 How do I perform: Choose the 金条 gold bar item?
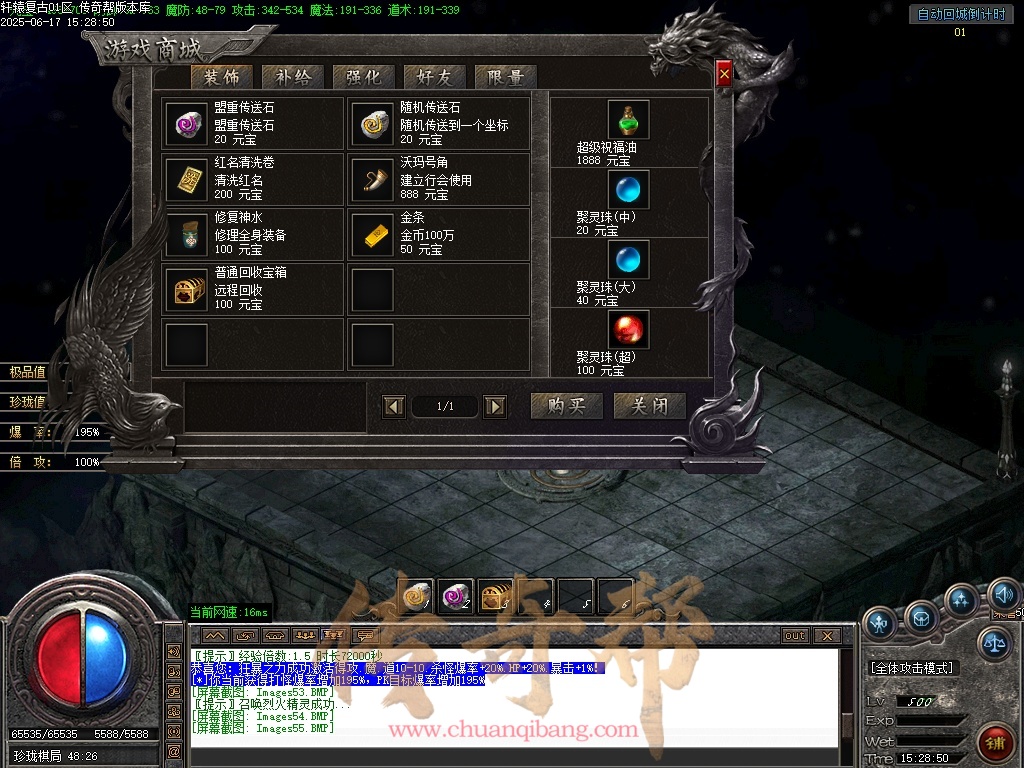tap(372, 235)
